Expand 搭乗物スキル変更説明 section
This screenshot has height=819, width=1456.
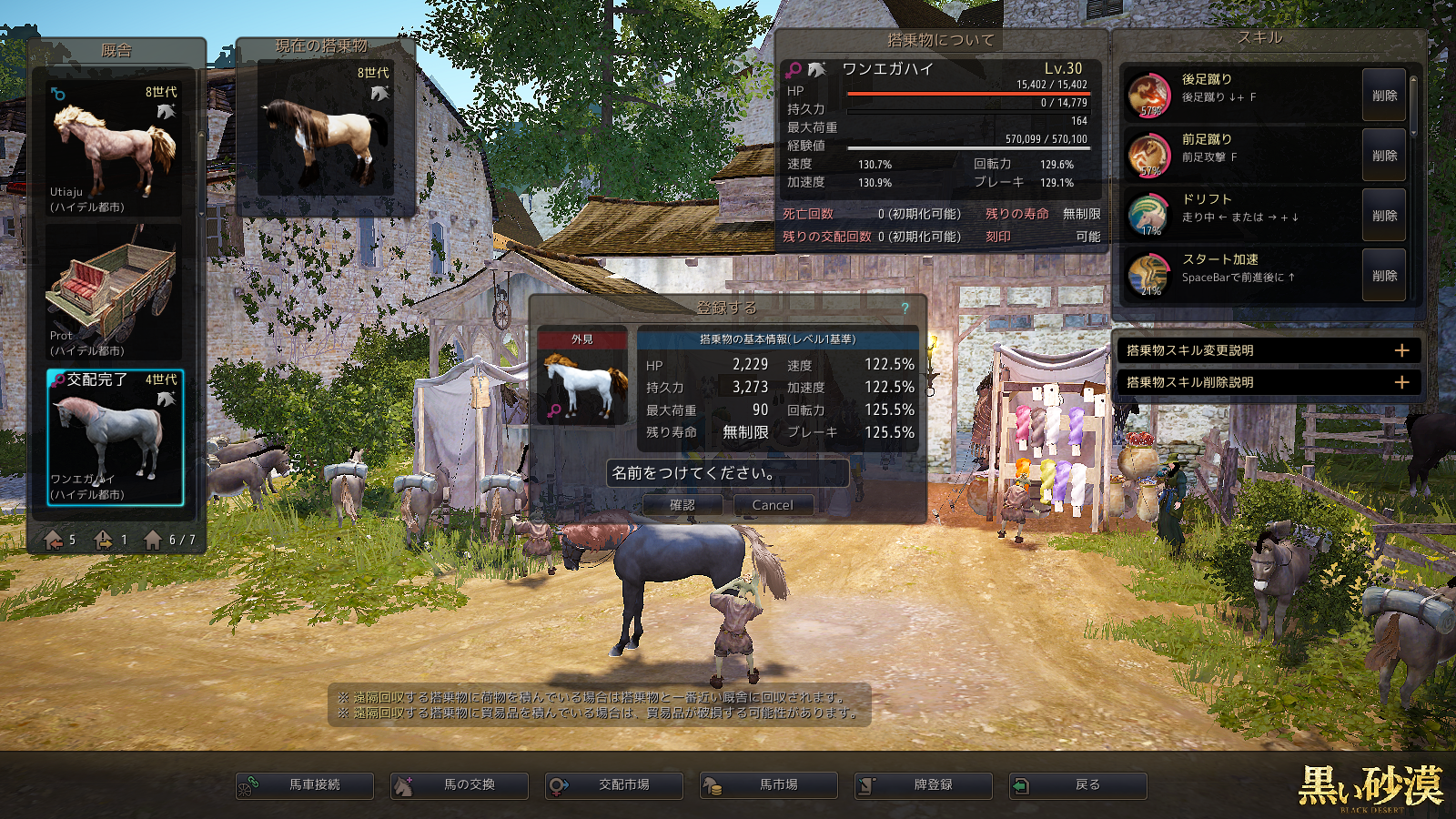(x=1402, y=350)
